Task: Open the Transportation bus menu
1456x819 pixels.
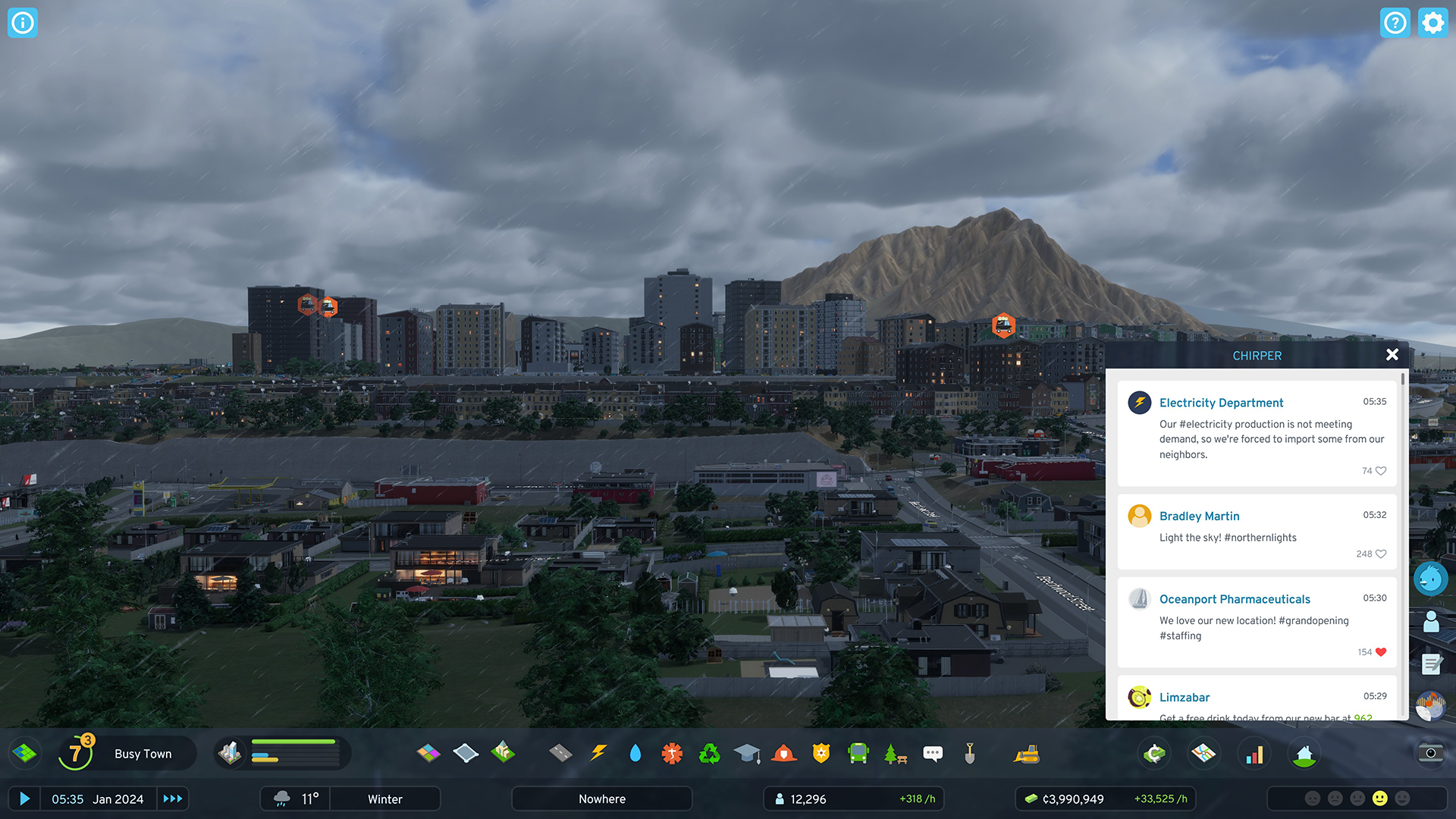Action: 858,752
